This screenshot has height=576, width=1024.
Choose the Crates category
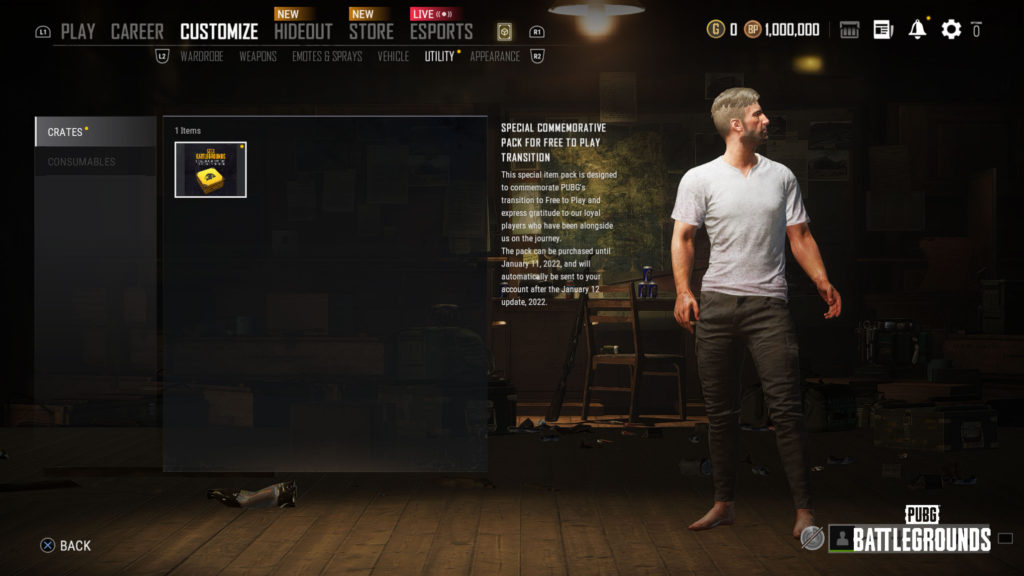click(x=95, y=132)
